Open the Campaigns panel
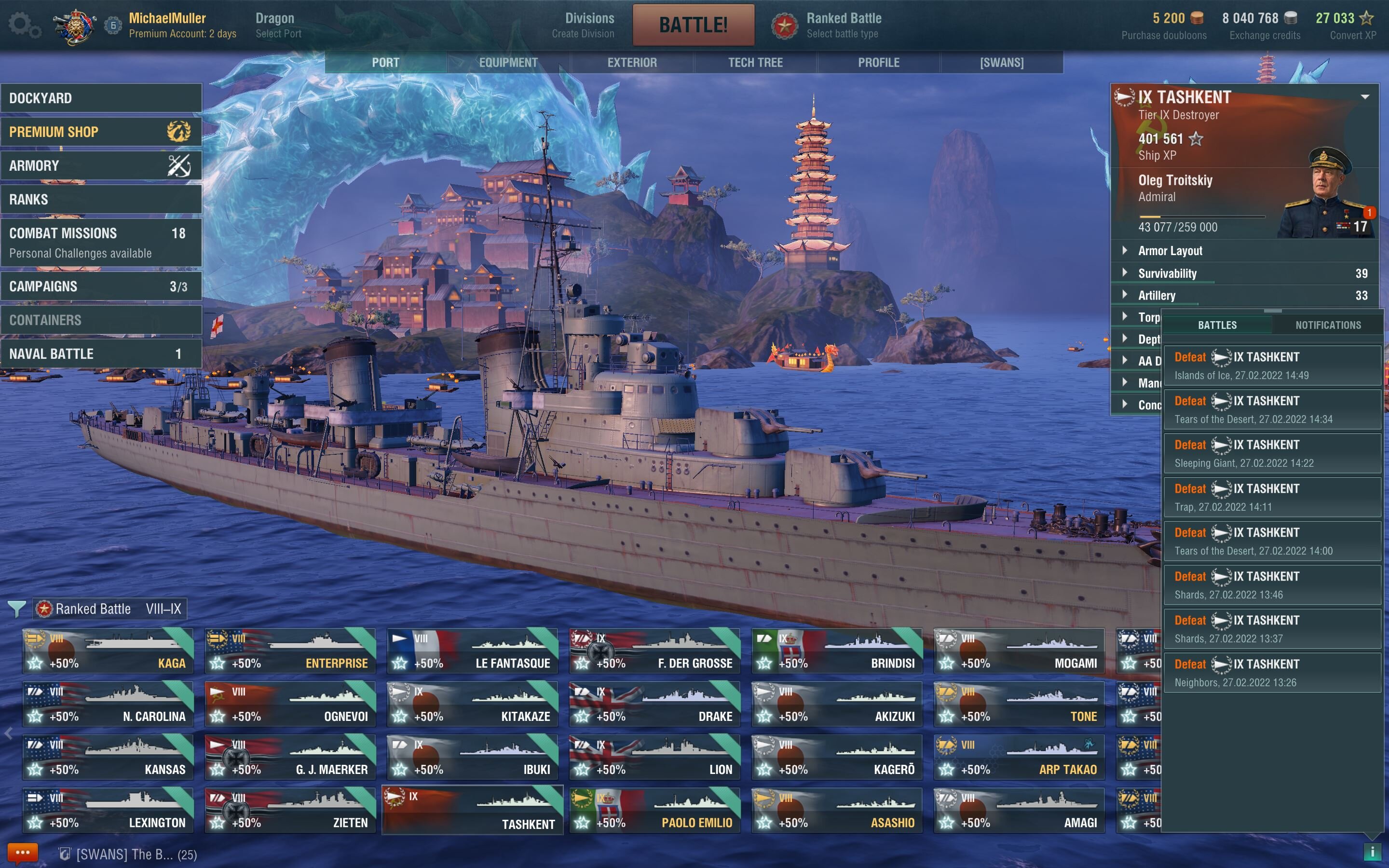1389x868 pixels. (x=101, y=286)
